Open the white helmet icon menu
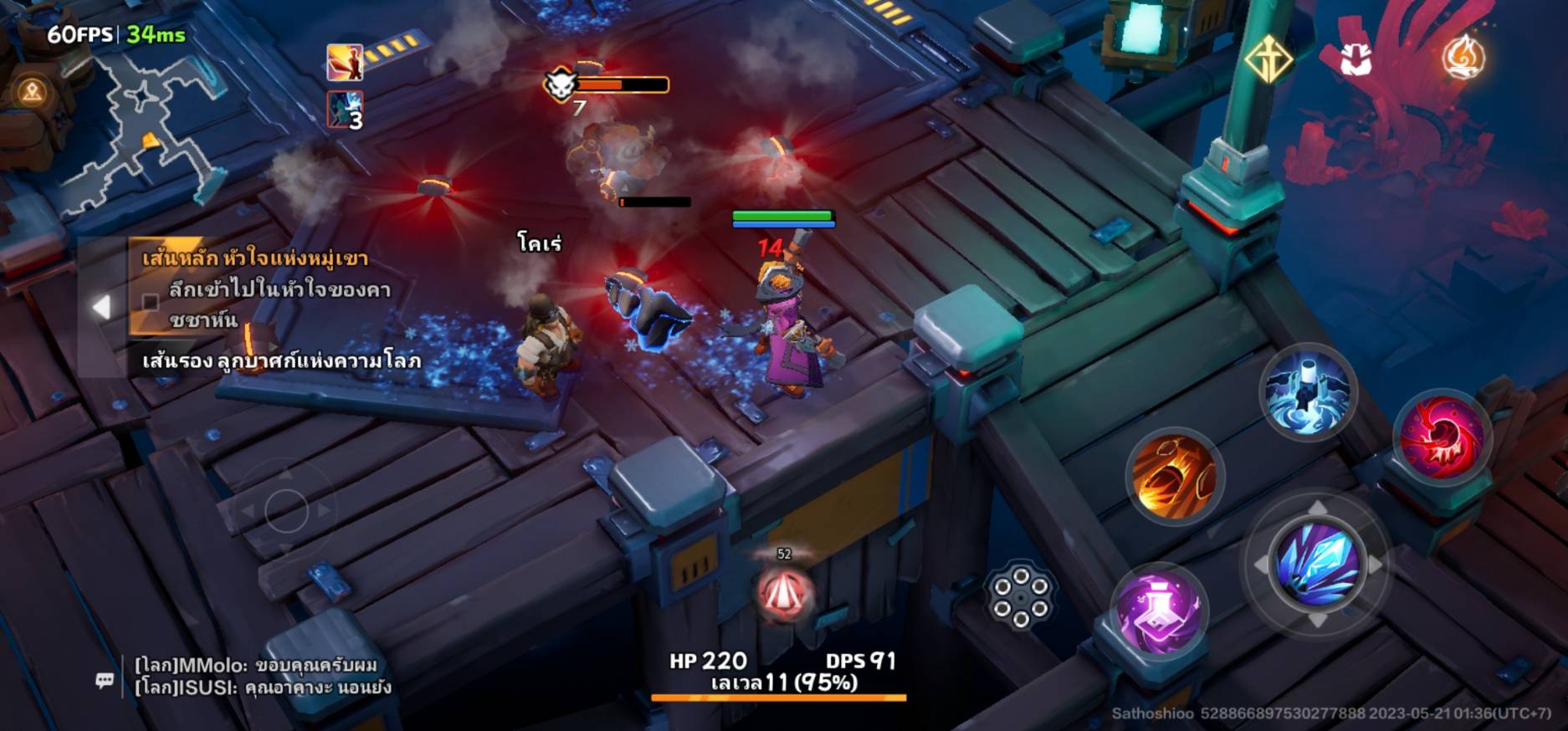 pyautogui.click(x=1355, y=59)
